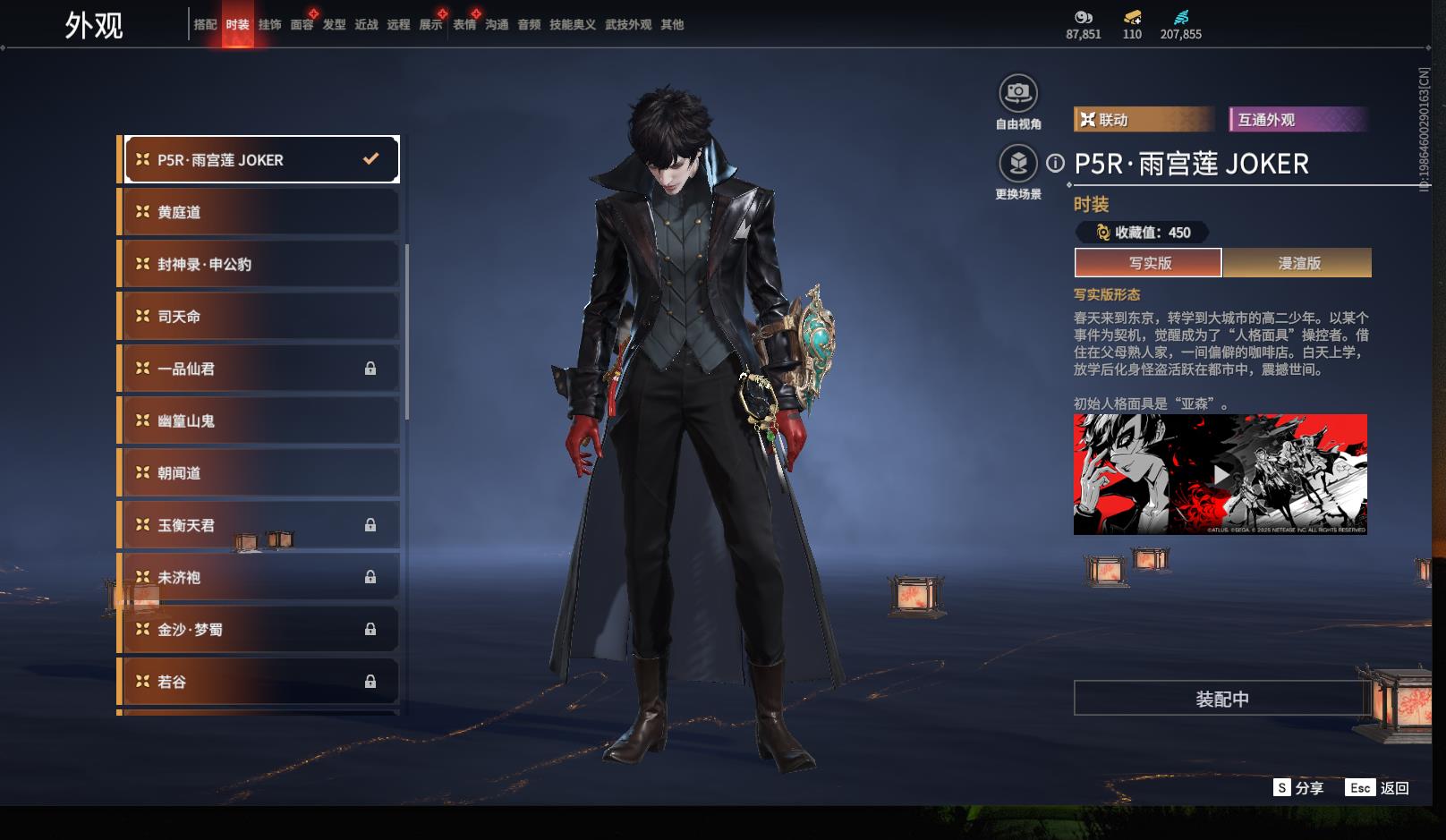Image resolution: width=1446 pixels, height=840 pixels.
Task: Pick the 司天命 outfit row
Action: tap(259, 317)
